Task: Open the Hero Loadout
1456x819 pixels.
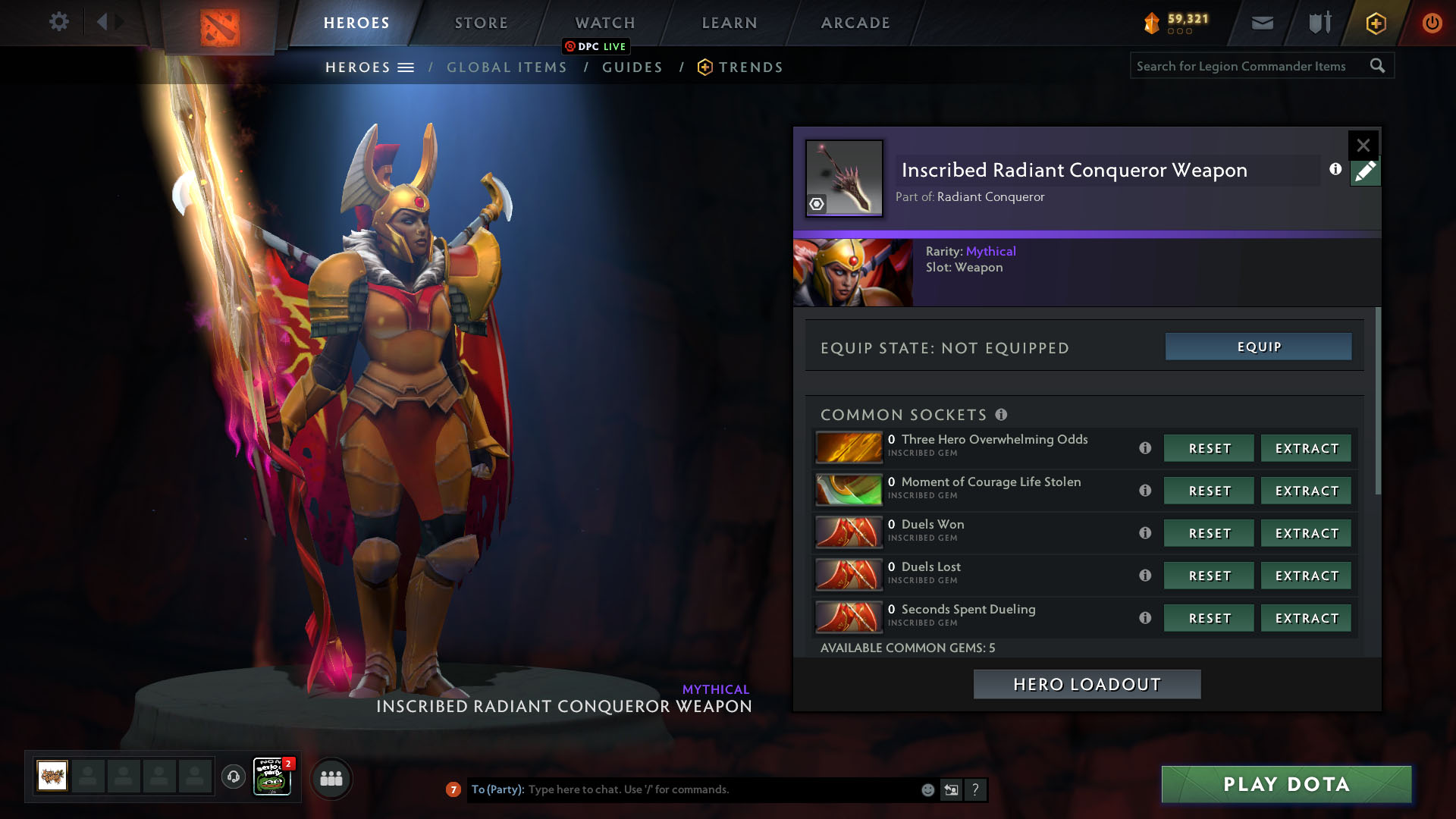Action: coord(1087,684)
